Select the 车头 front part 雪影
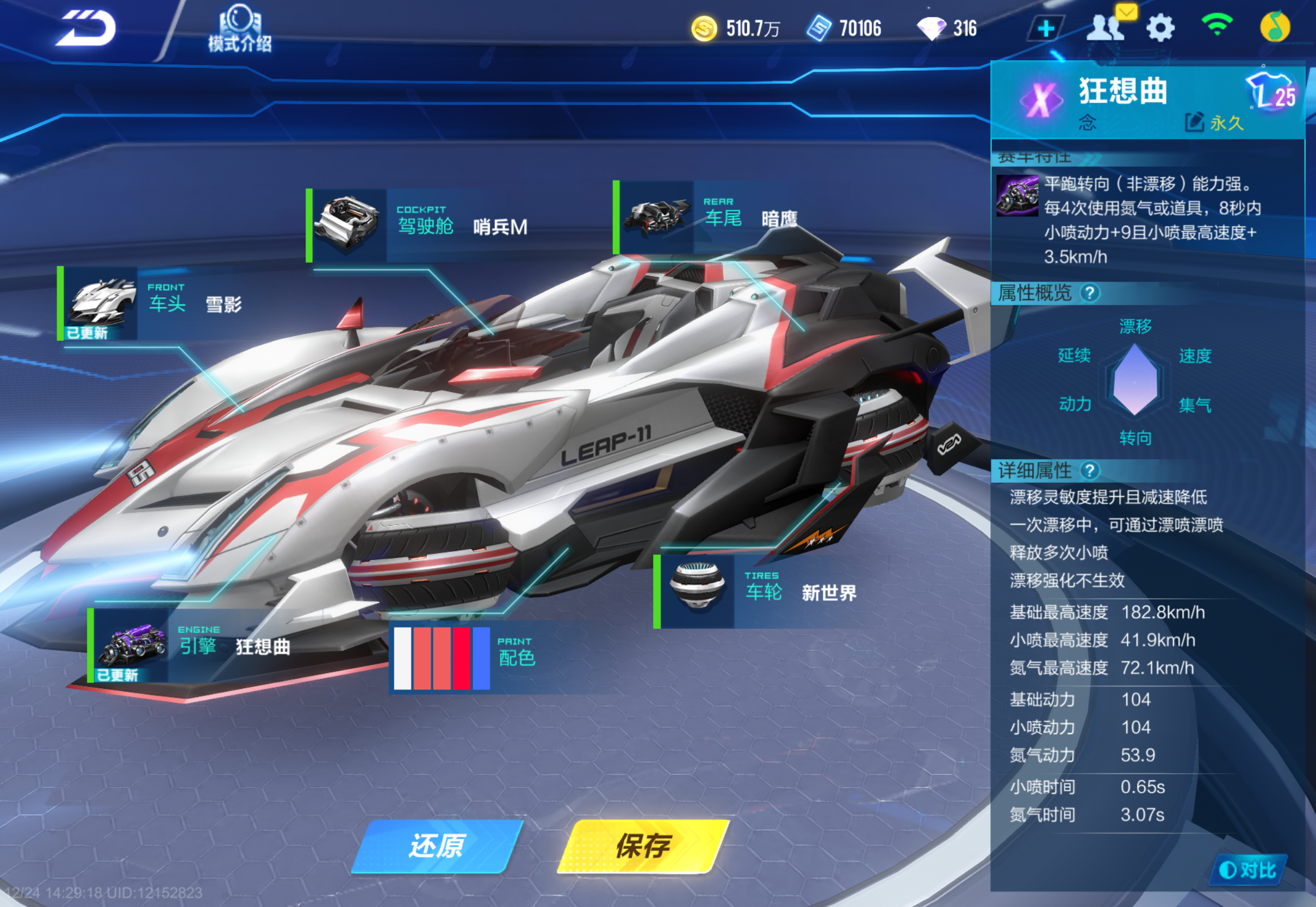 pos(153,303)
